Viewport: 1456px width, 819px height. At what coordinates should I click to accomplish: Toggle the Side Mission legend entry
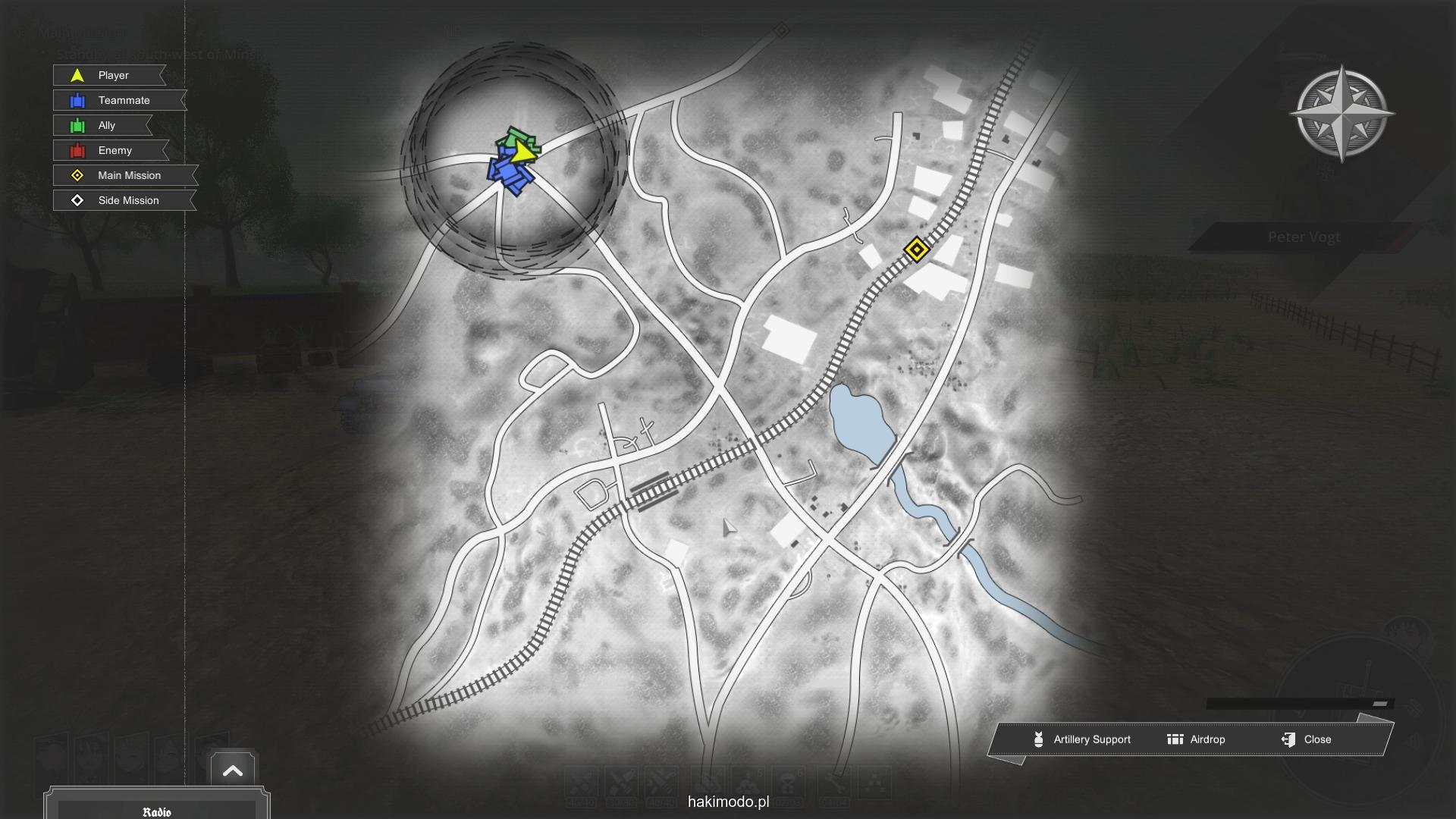124,200
